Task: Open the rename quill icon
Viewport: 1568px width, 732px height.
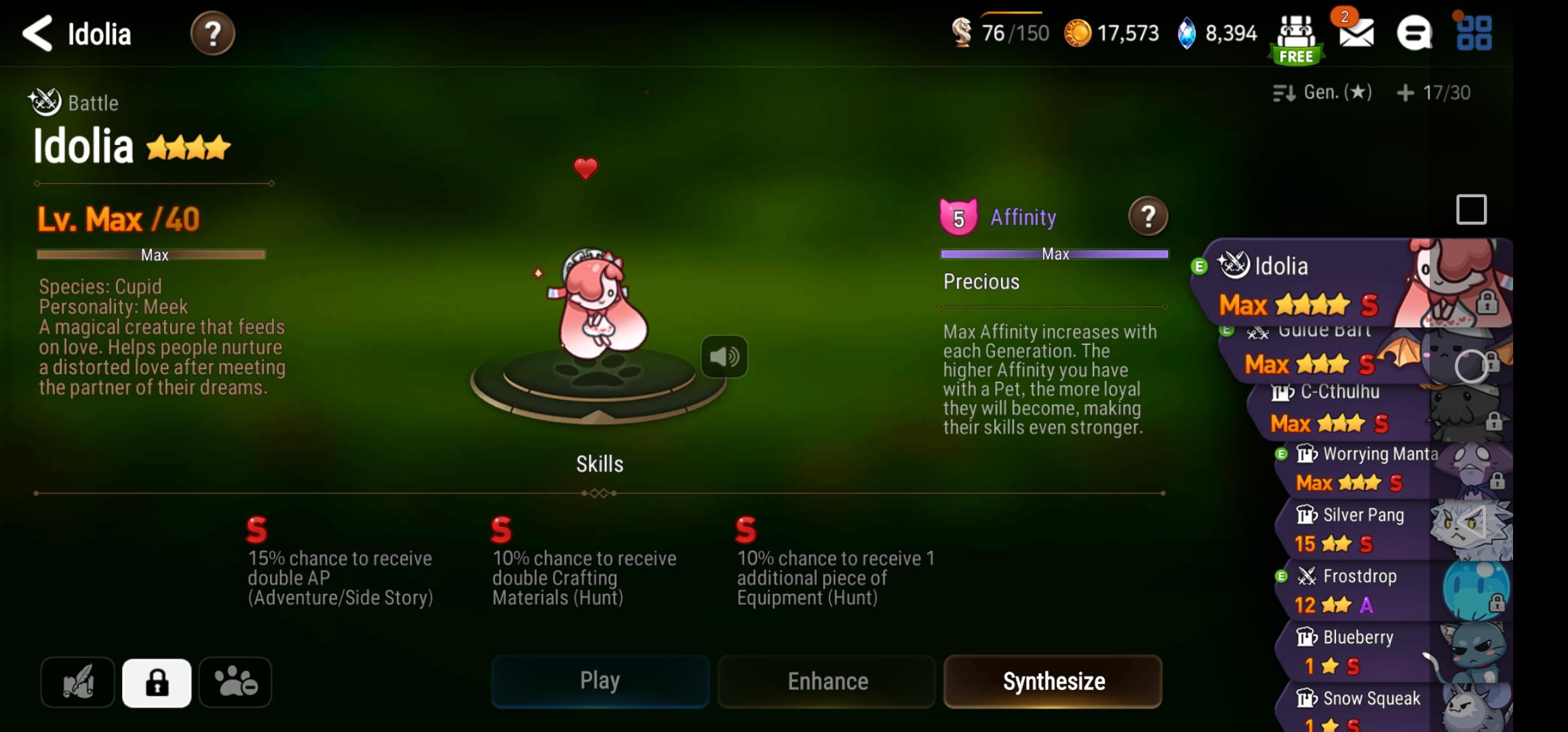Action: (77, 682)
